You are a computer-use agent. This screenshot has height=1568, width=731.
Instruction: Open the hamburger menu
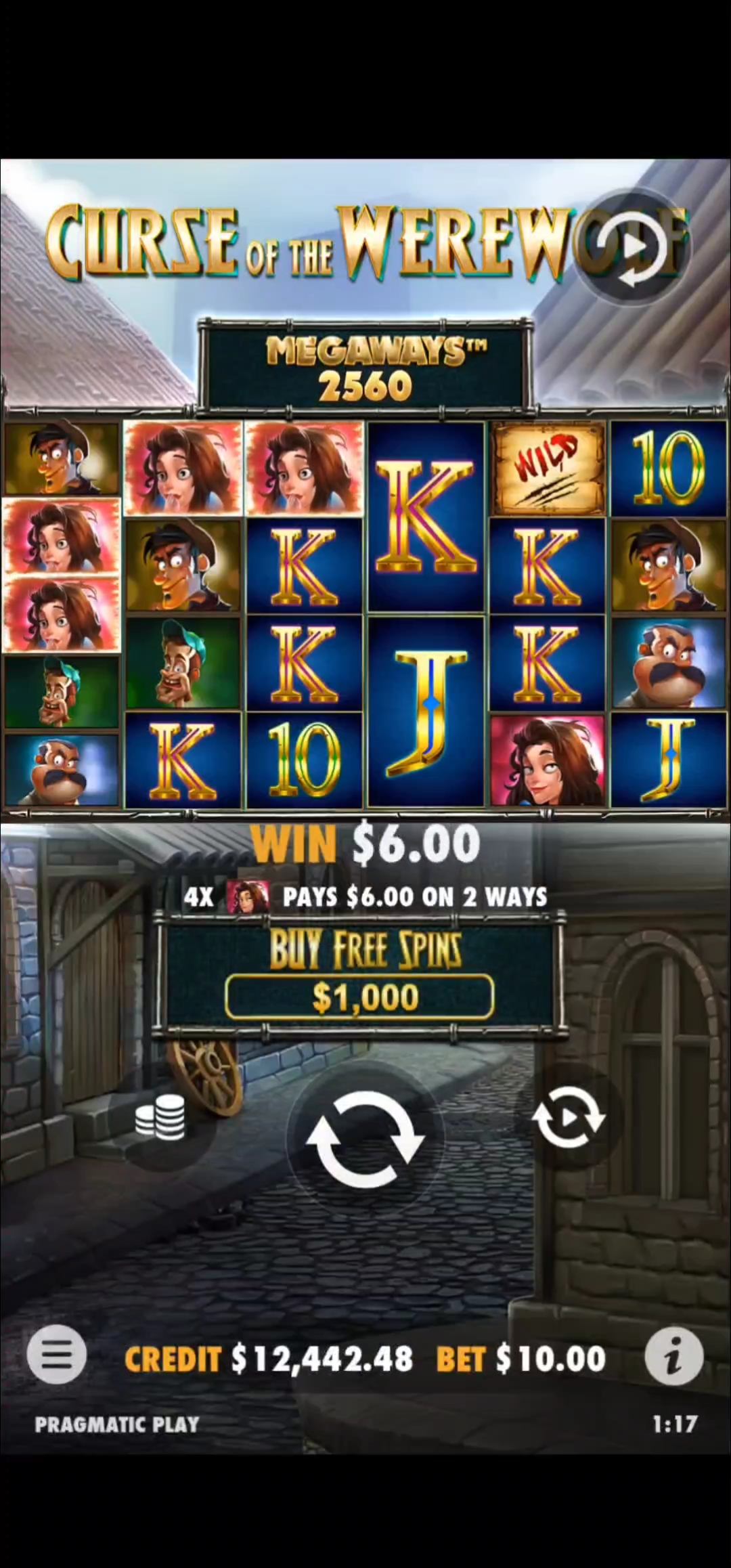57,1357
